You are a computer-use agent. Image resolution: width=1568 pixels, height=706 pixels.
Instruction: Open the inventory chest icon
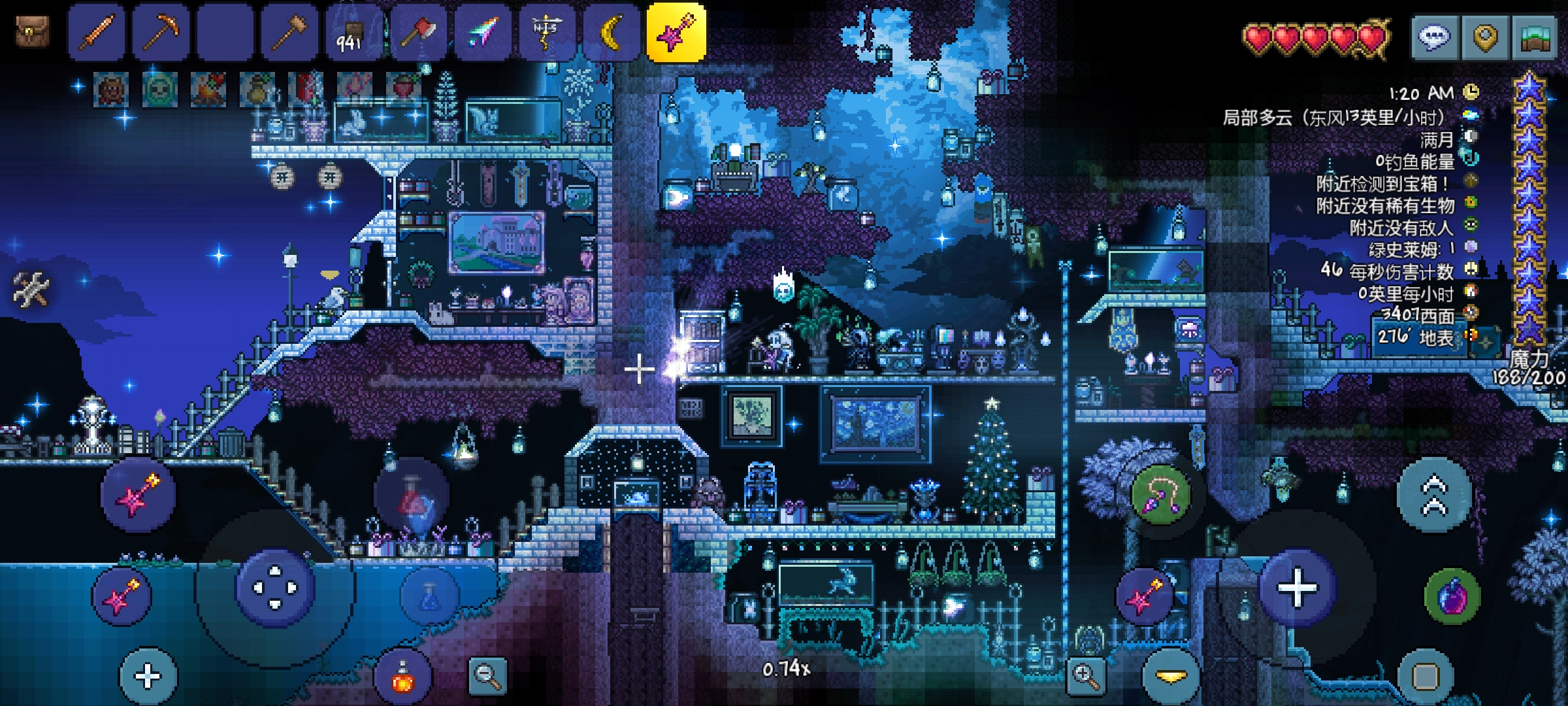tap(32, 31)
